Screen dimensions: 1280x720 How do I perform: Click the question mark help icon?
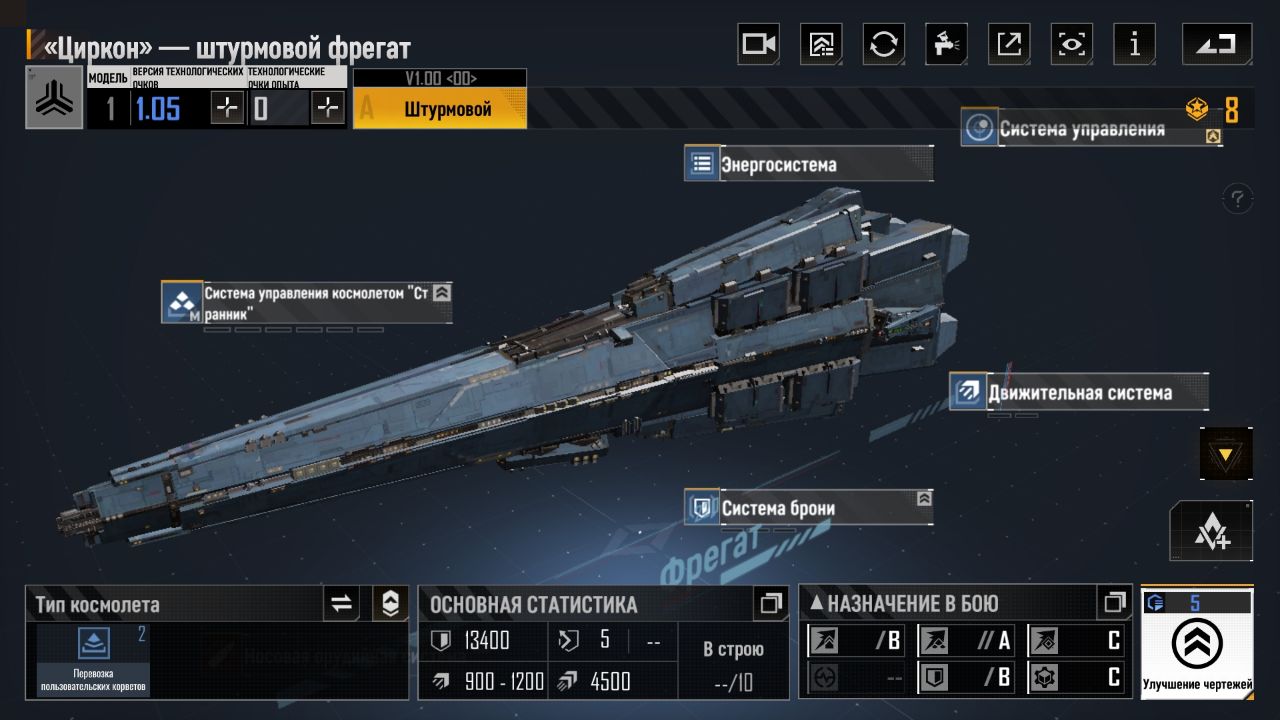1238,198
